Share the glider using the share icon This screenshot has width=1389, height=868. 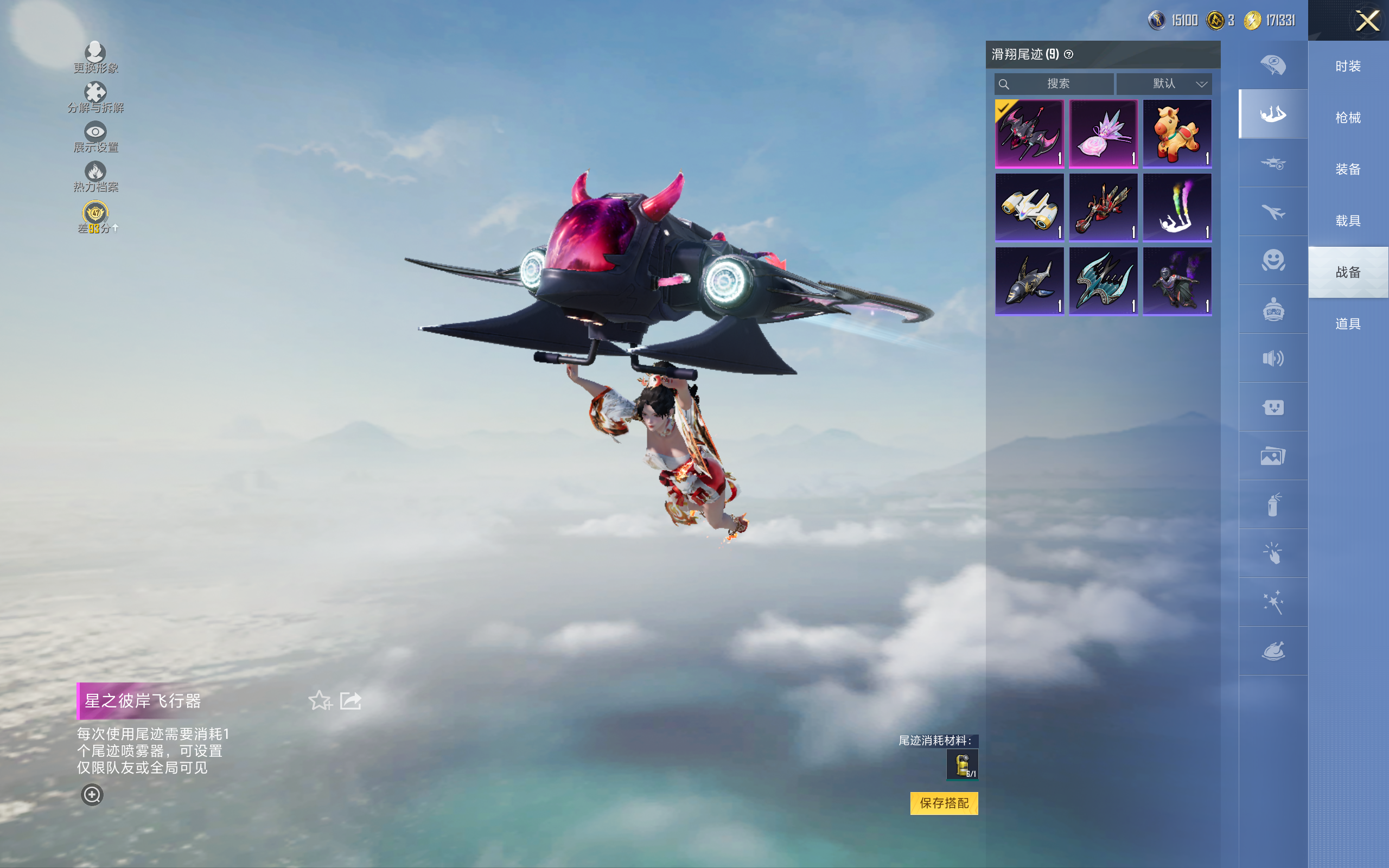(x=350, y=700)
